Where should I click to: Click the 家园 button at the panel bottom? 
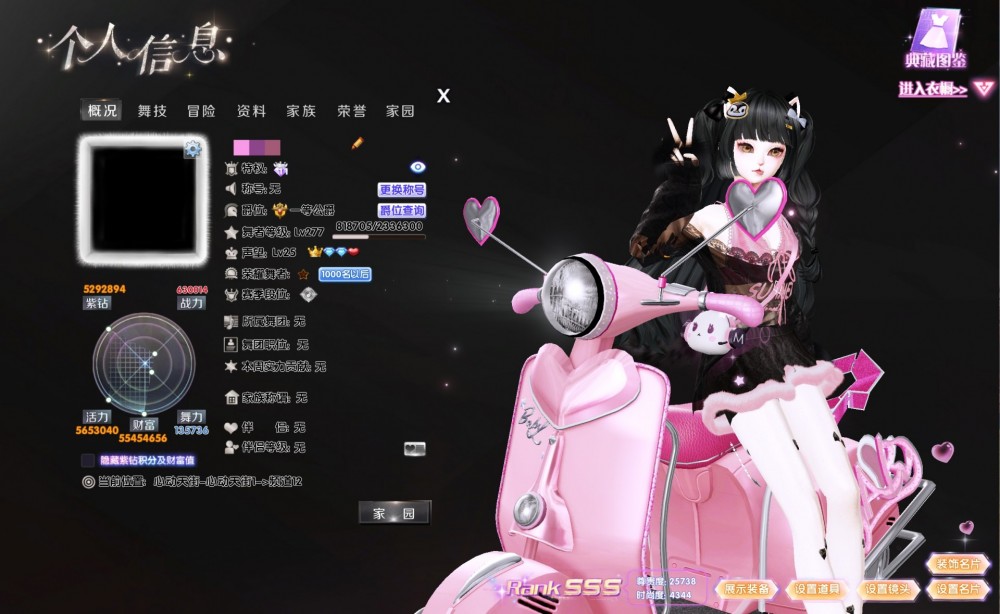[x=394, y=513]
